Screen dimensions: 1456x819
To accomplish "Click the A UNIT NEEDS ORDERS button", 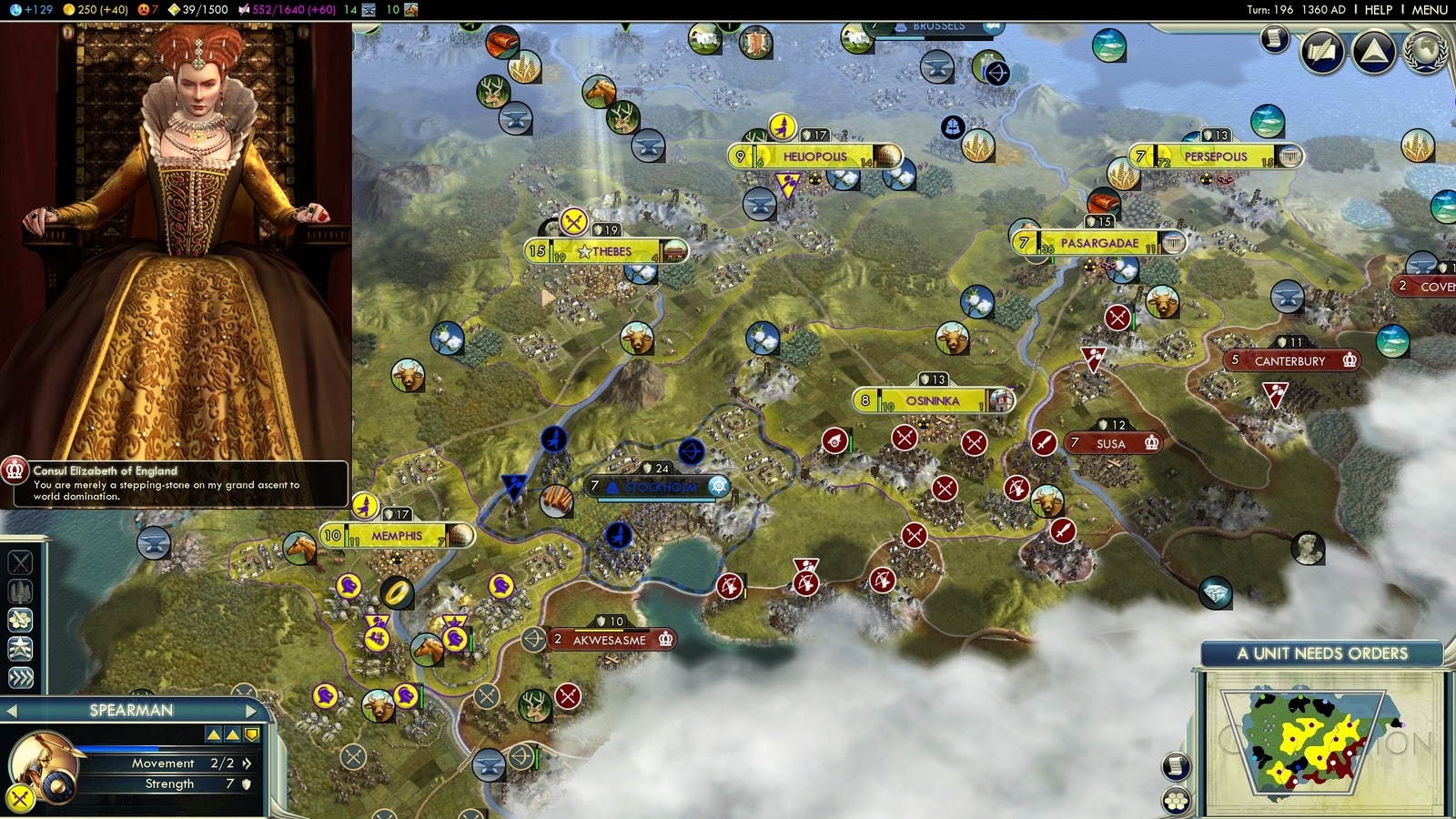I will pos(1322,652).
